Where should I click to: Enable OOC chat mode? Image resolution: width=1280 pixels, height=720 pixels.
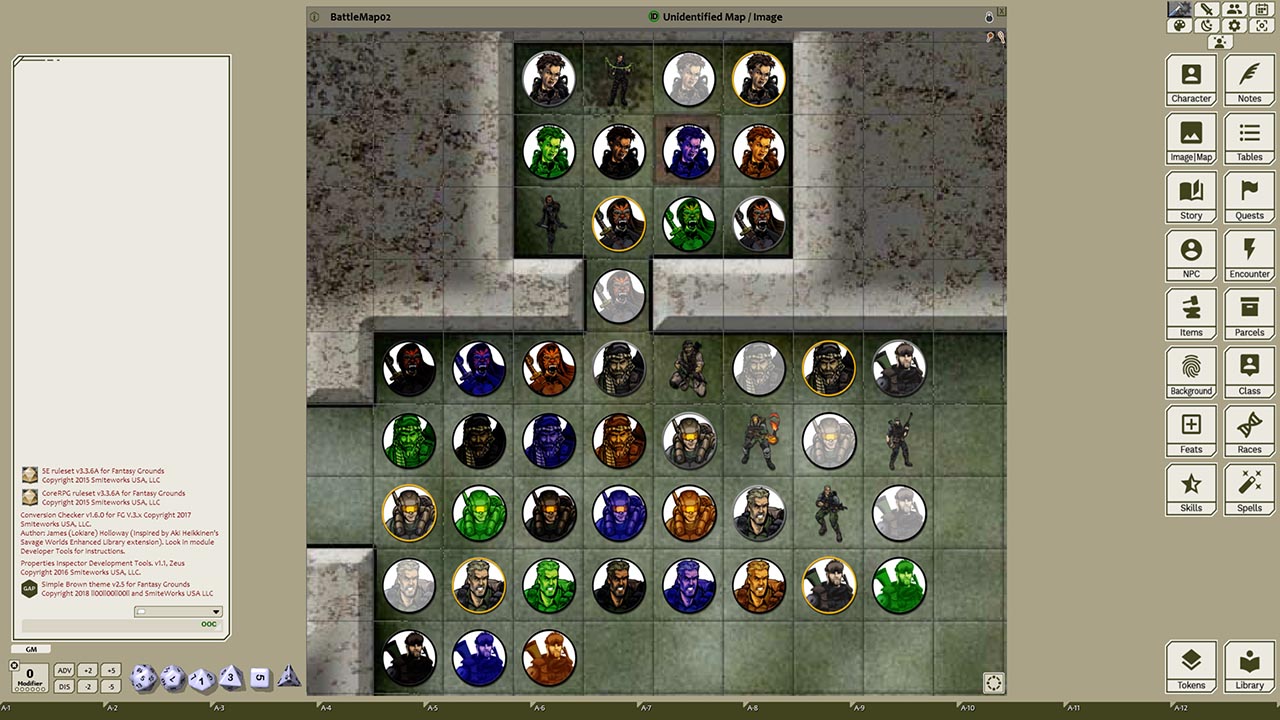[x=209, y=623]
